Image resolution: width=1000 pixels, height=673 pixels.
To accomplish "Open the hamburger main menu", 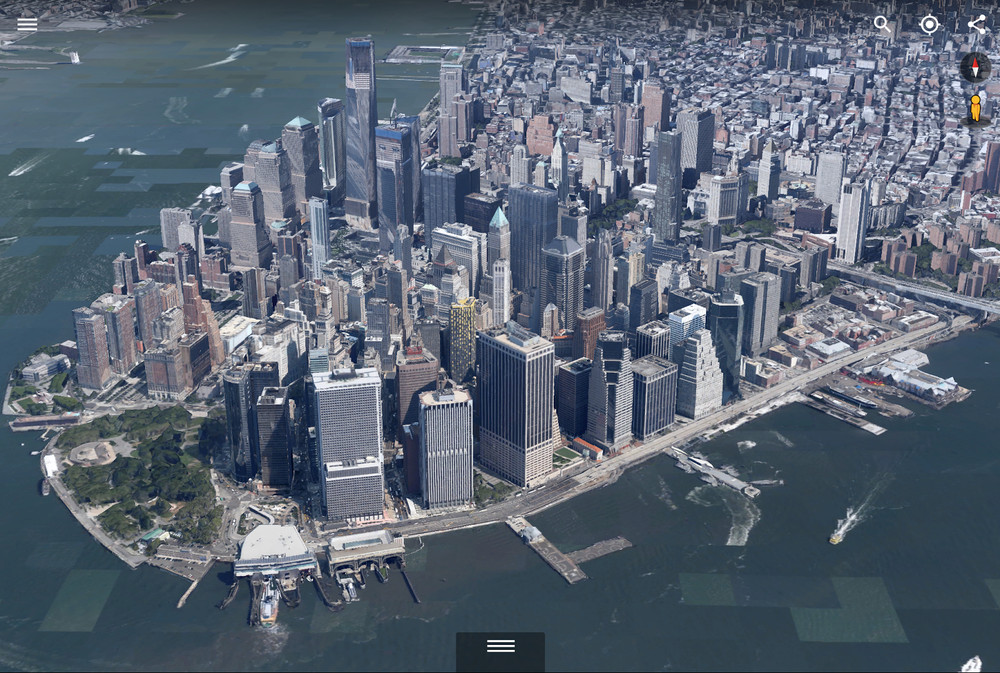I will tap(27, 24).
